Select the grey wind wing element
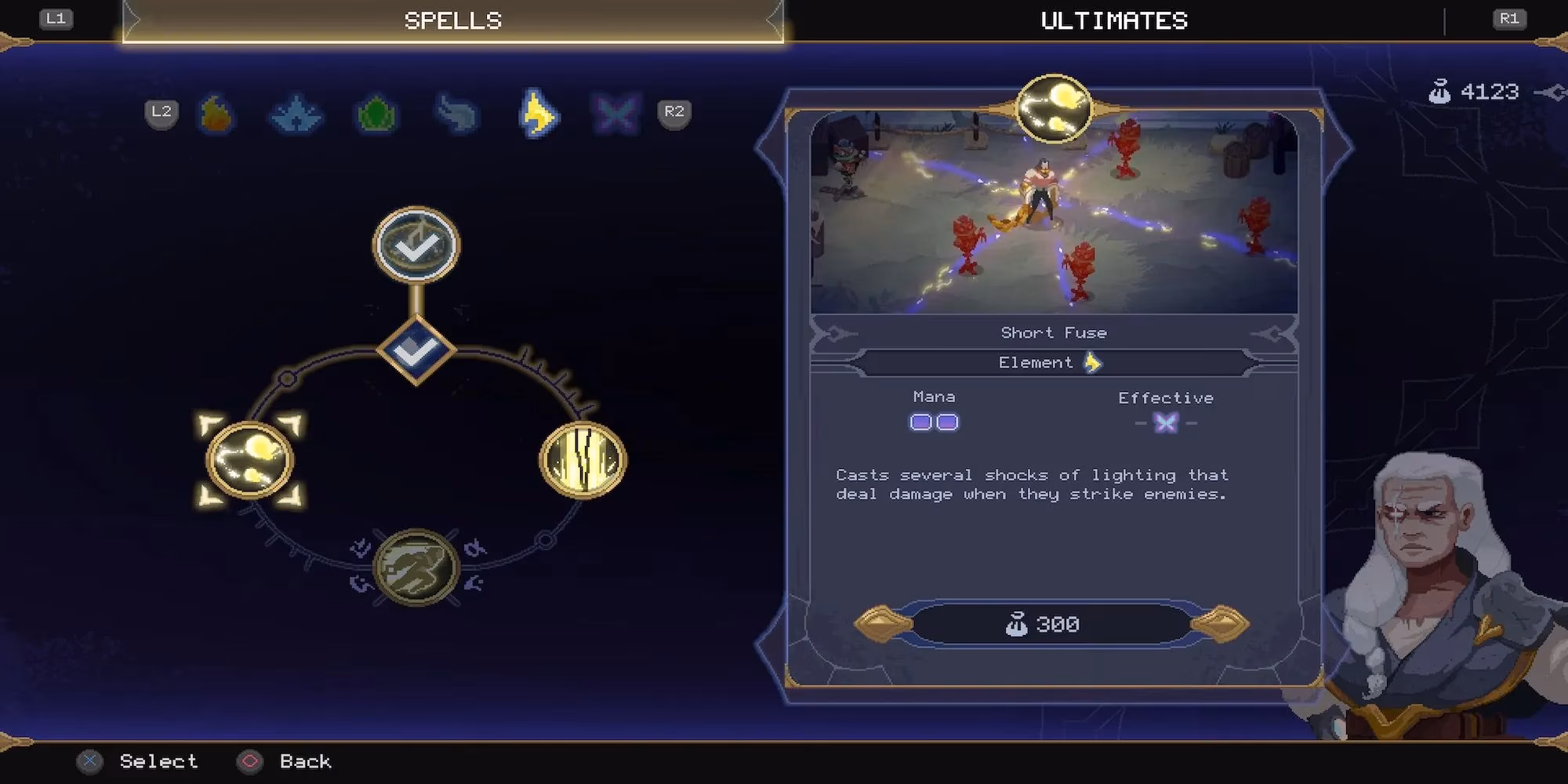This screenshot has height=784, width=1568. click(456, 114)
